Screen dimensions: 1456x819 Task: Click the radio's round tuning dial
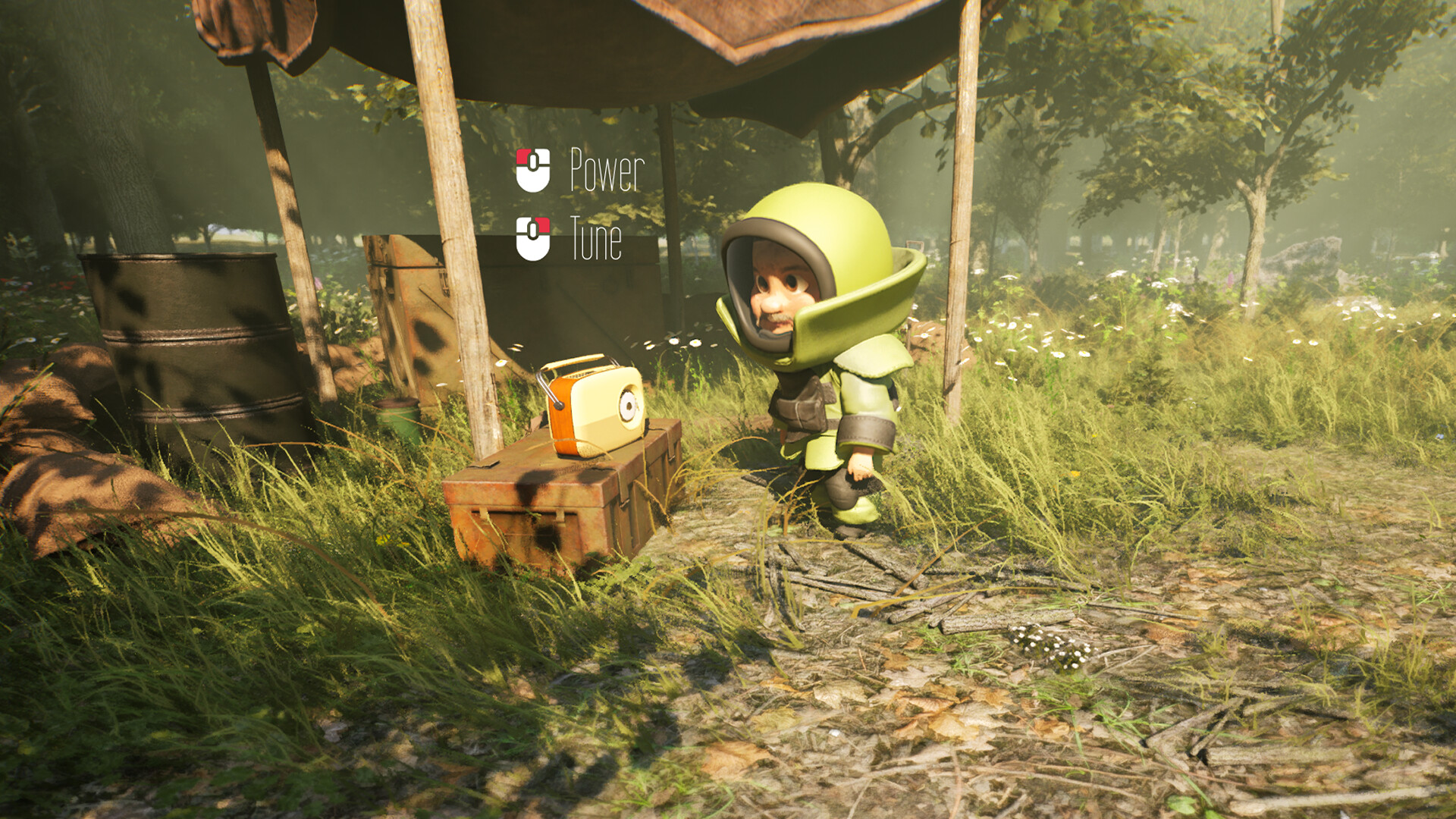coord(629,405)
